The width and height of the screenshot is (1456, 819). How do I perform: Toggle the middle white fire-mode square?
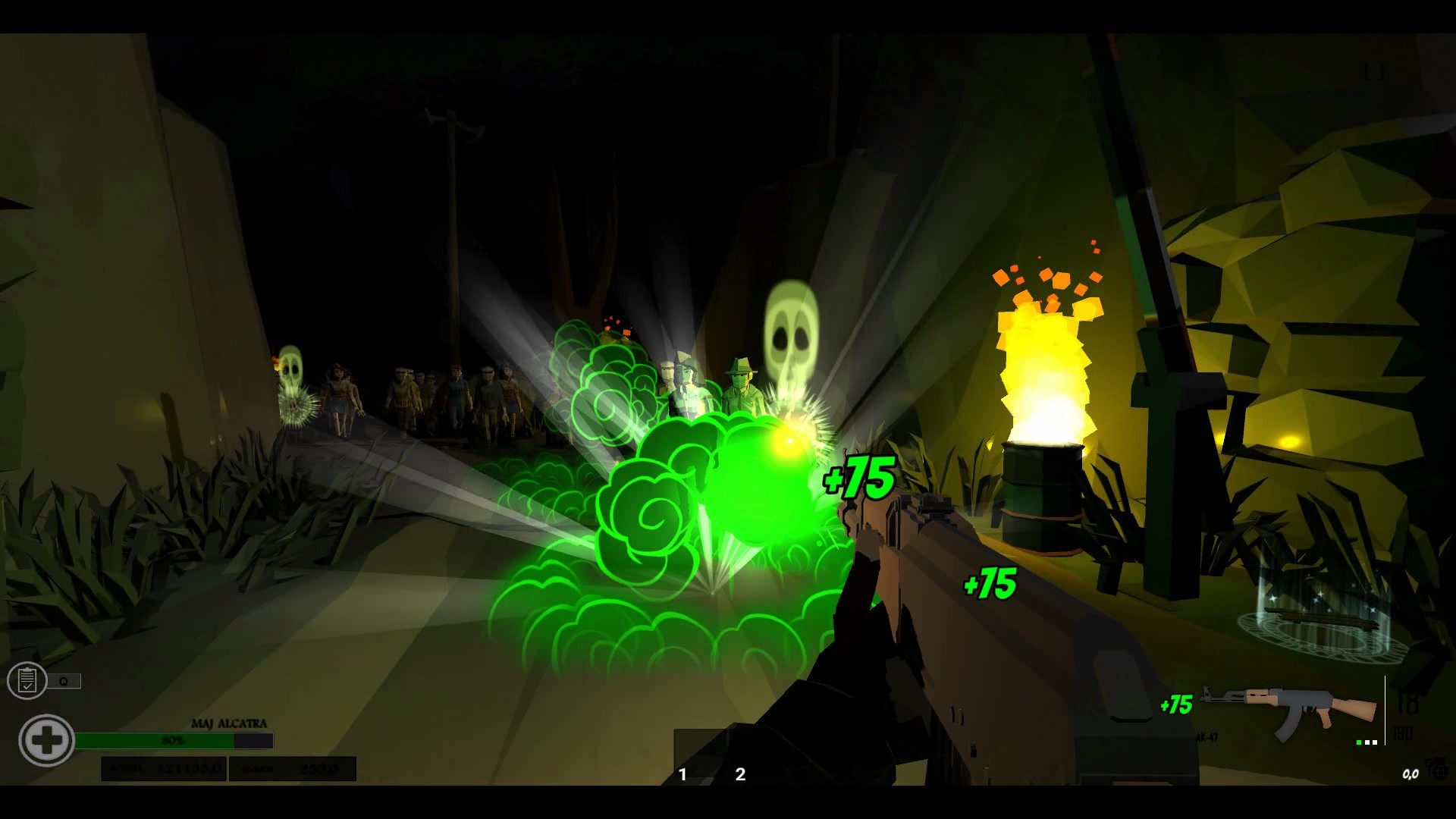tap(1367, 742)
